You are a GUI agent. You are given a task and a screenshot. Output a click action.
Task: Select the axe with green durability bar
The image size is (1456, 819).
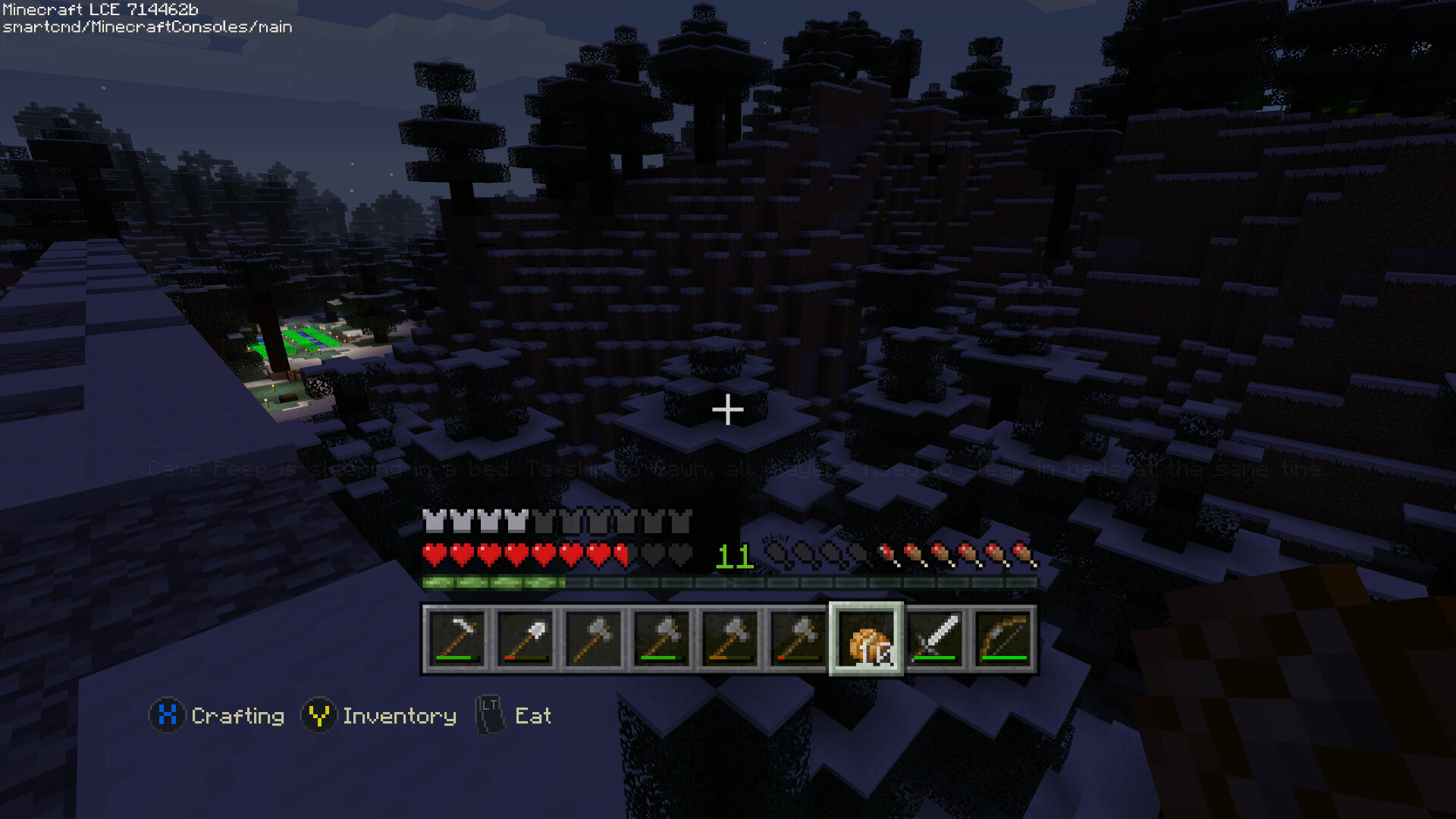tap(661, 638)
